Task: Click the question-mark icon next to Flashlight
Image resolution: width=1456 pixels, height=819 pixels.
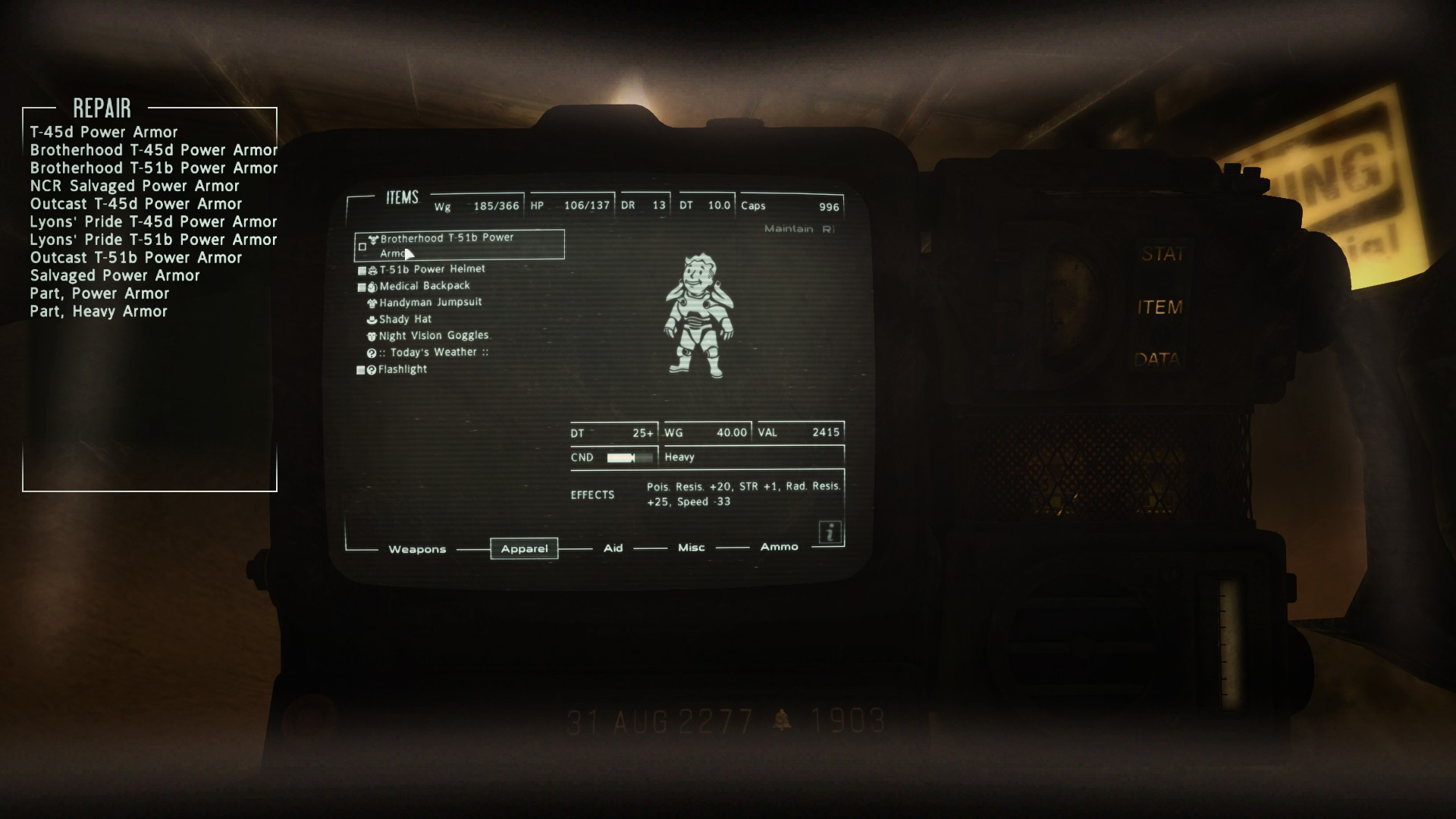Action: point(372,369)
